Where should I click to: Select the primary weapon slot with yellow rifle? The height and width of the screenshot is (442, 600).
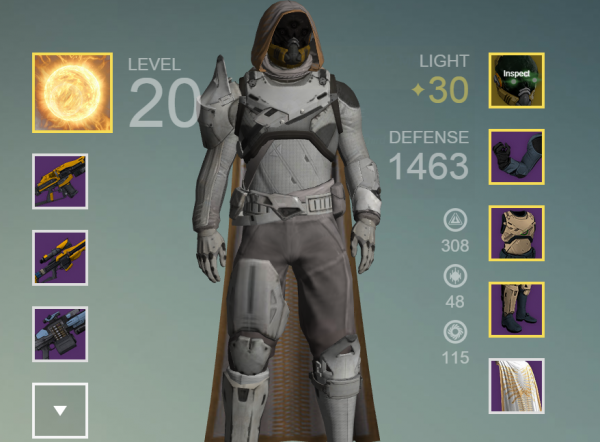tap(60, 181)
